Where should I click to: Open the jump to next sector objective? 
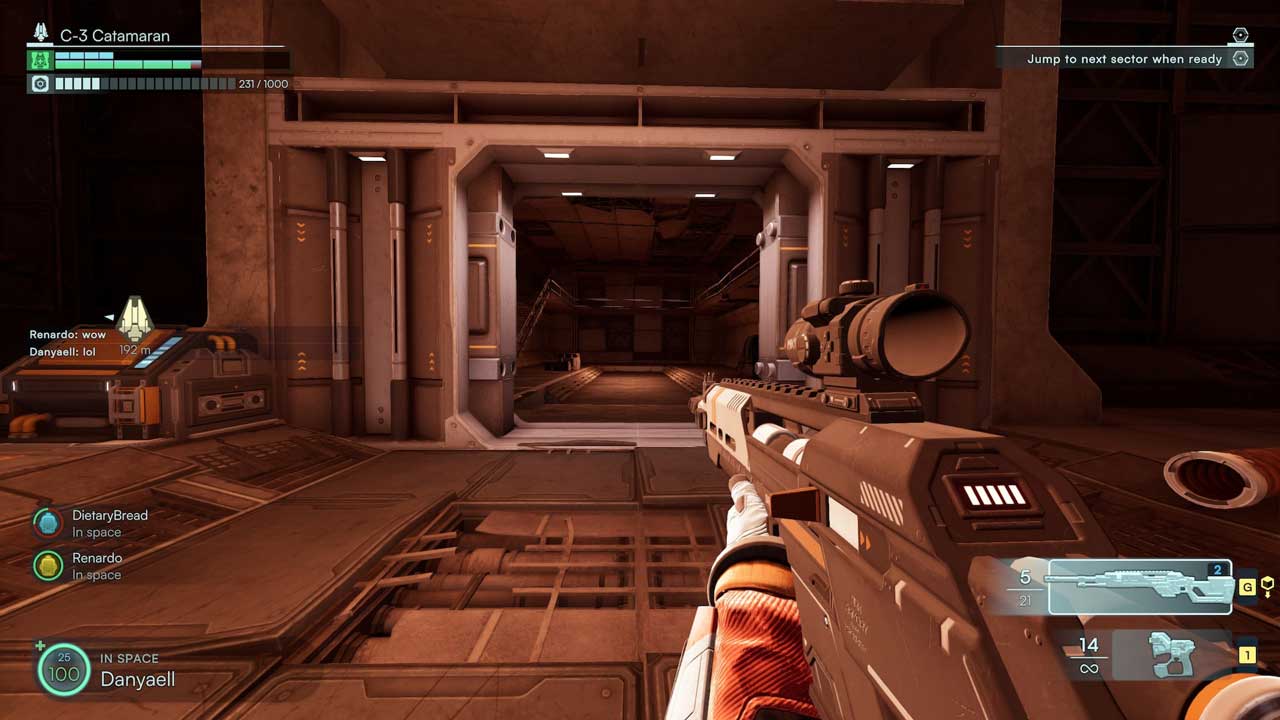pos(1125,59)
